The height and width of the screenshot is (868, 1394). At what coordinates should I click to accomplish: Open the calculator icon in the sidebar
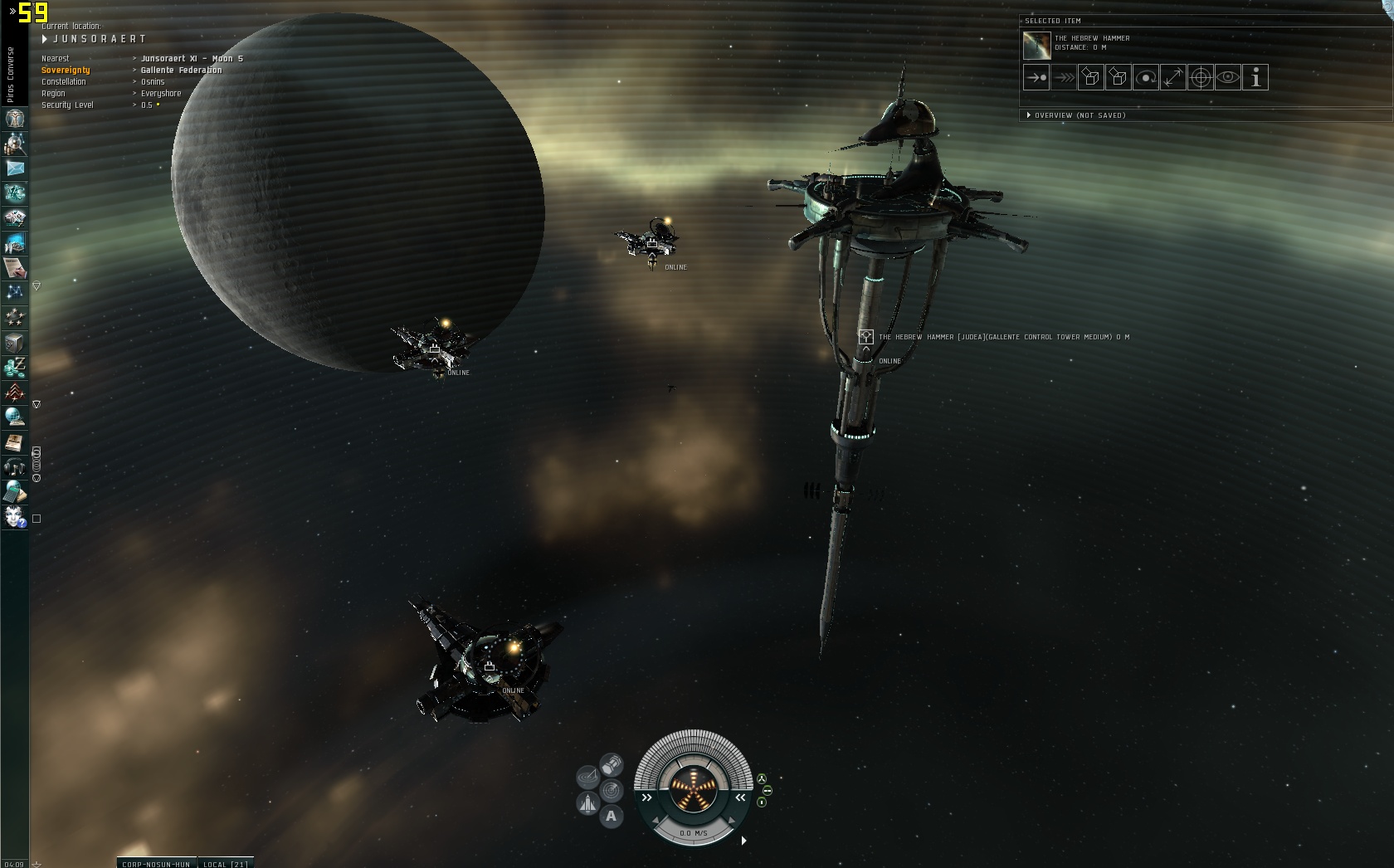pos(15,492)
